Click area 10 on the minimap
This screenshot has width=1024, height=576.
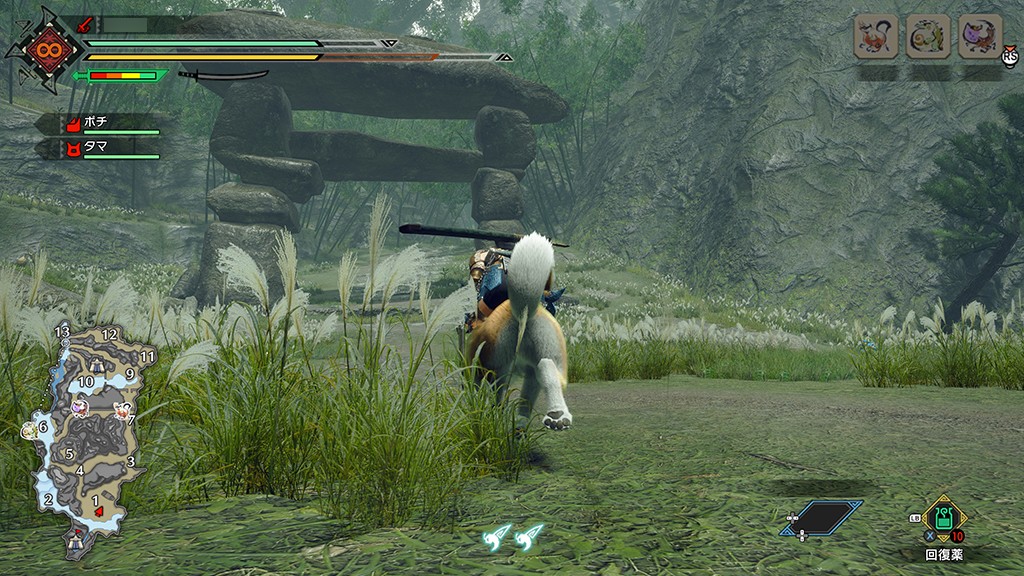click(x=86, y=381)
